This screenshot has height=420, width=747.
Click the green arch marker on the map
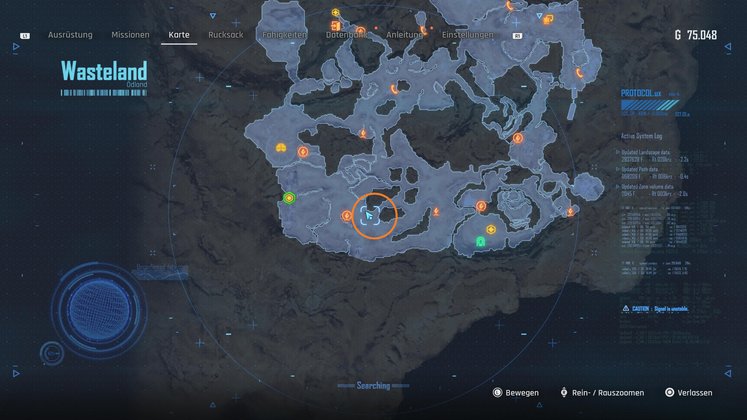coord(480,241)
